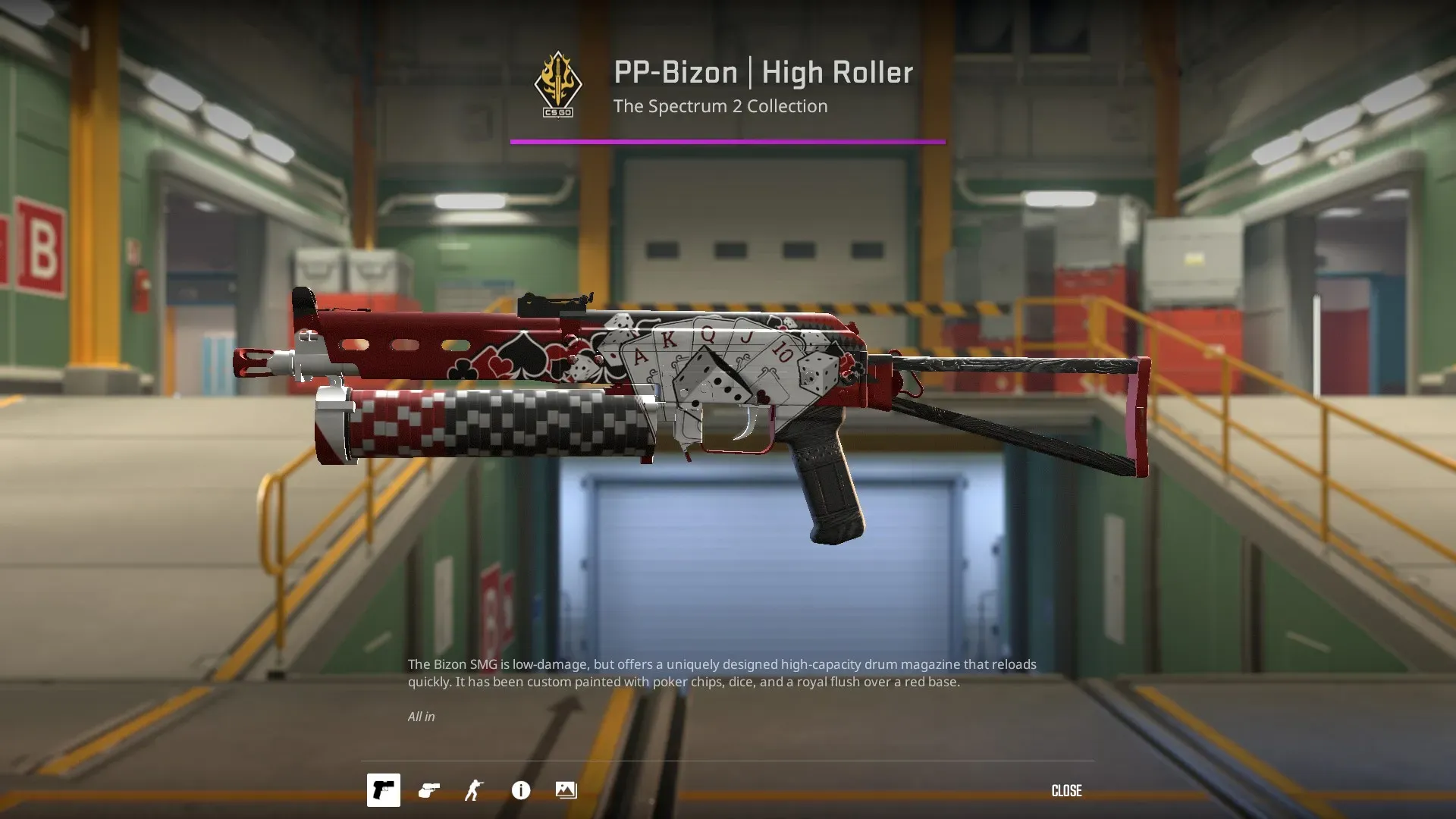Switch to the held-in-hand view icon

(429, 790)
